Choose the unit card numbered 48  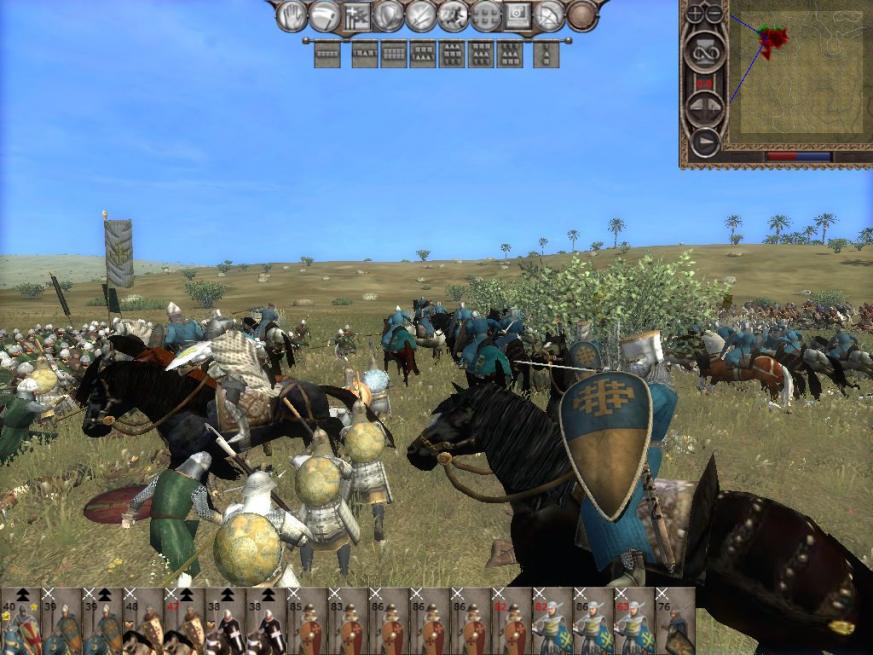(143, 621)
